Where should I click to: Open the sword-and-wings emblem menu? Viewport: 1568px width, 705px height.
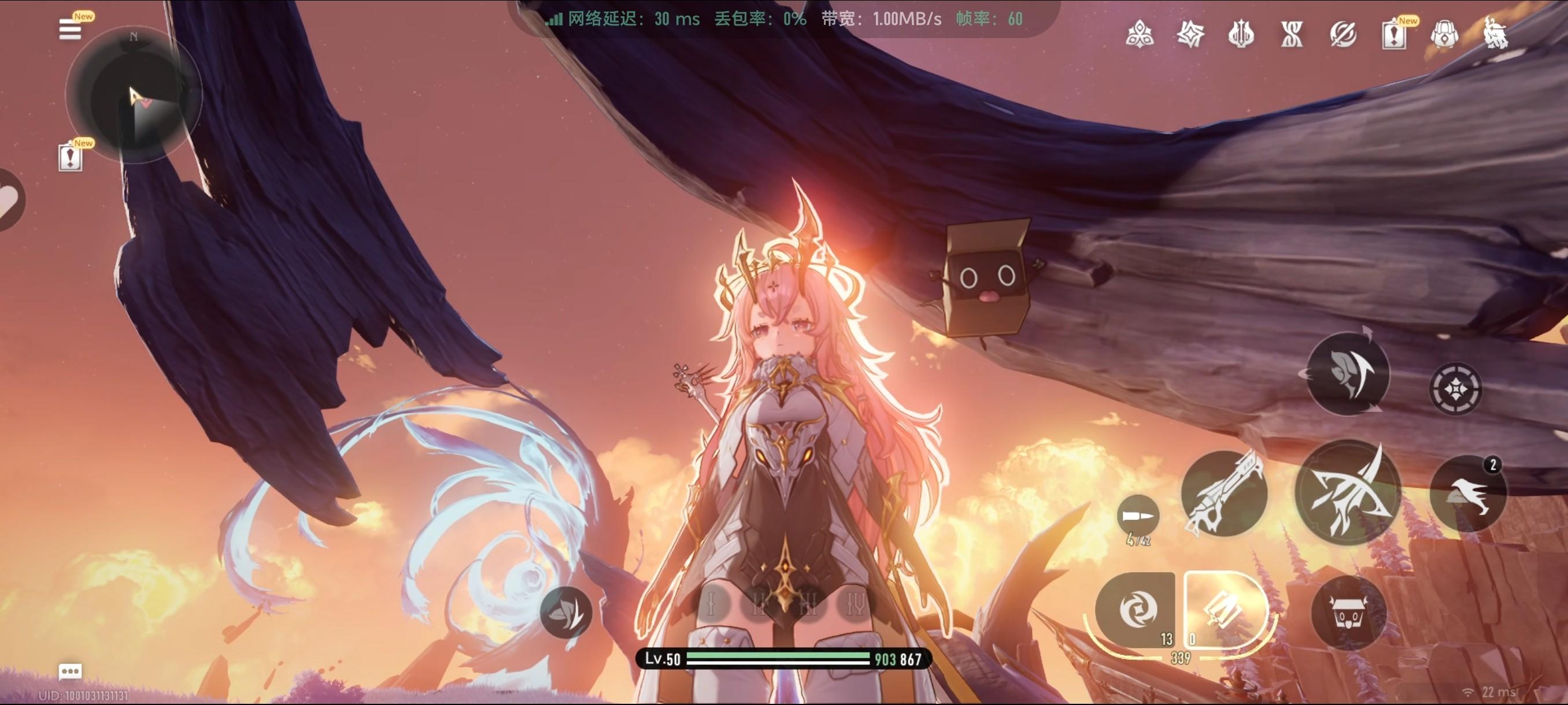[1241, 34]
